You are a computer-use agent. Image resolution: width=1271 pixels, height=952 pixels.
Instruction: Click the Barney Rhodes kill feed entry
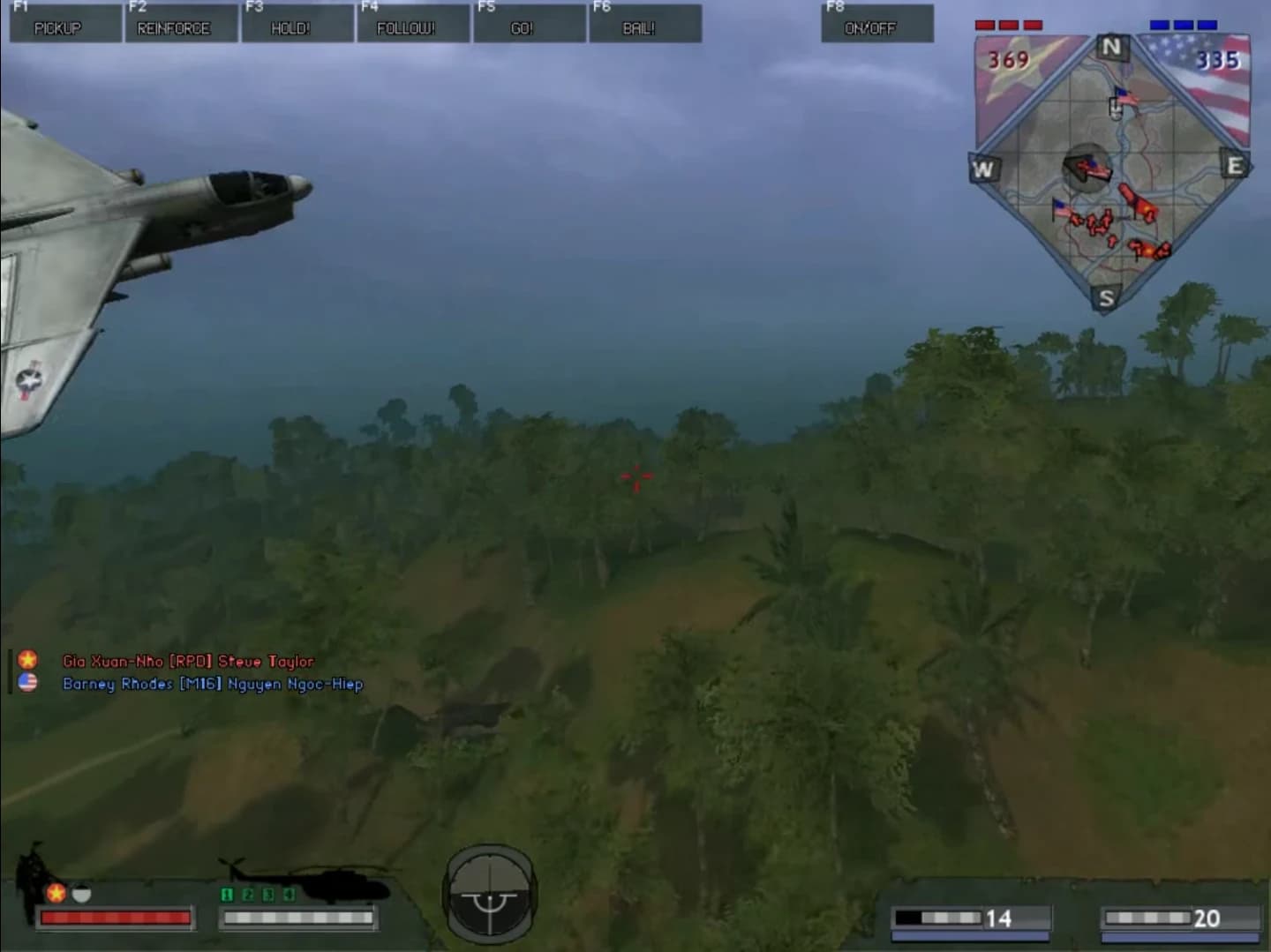[212, 684]
